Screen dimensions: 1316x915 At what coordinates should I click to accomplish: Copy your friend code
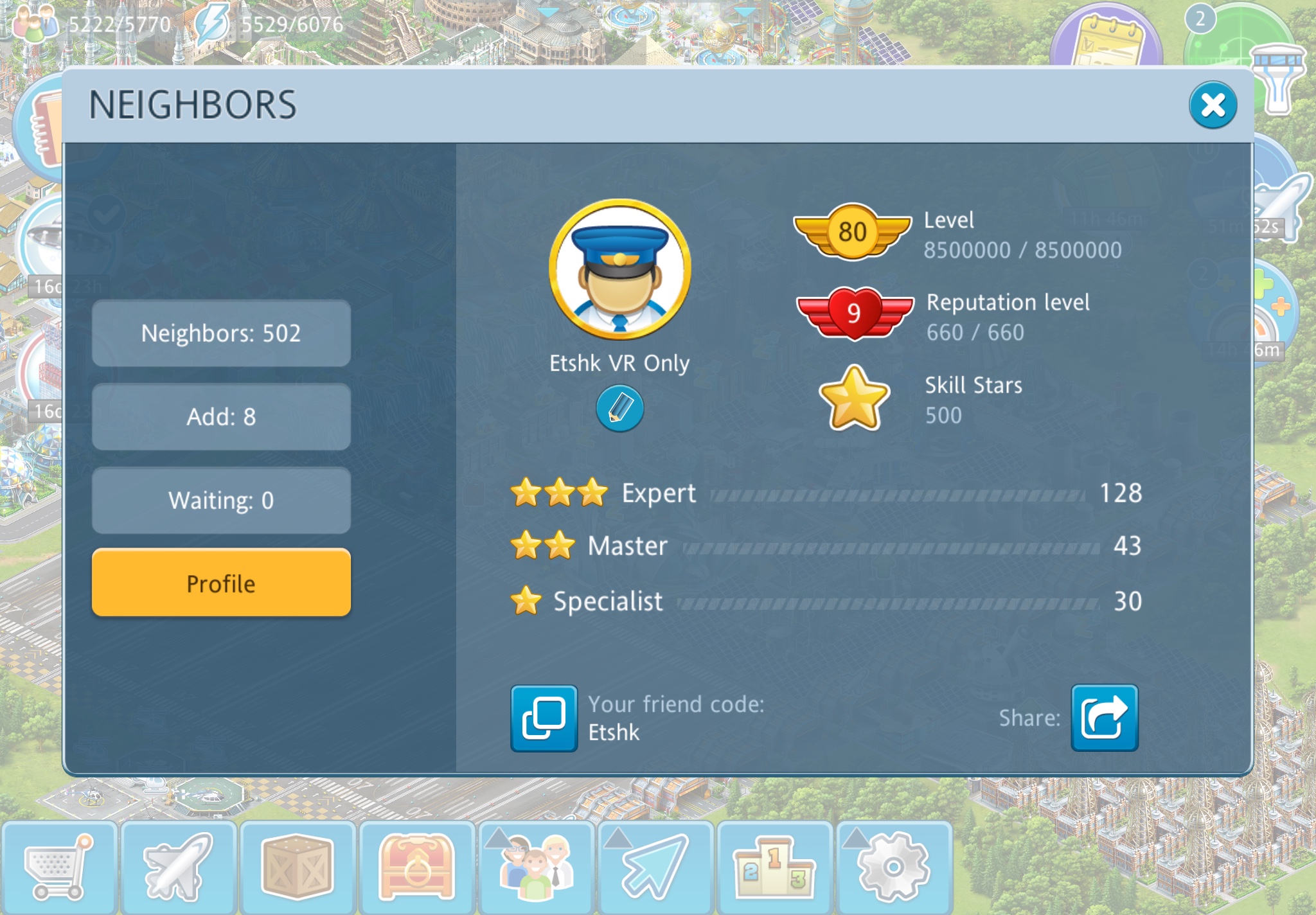(544, 718)
